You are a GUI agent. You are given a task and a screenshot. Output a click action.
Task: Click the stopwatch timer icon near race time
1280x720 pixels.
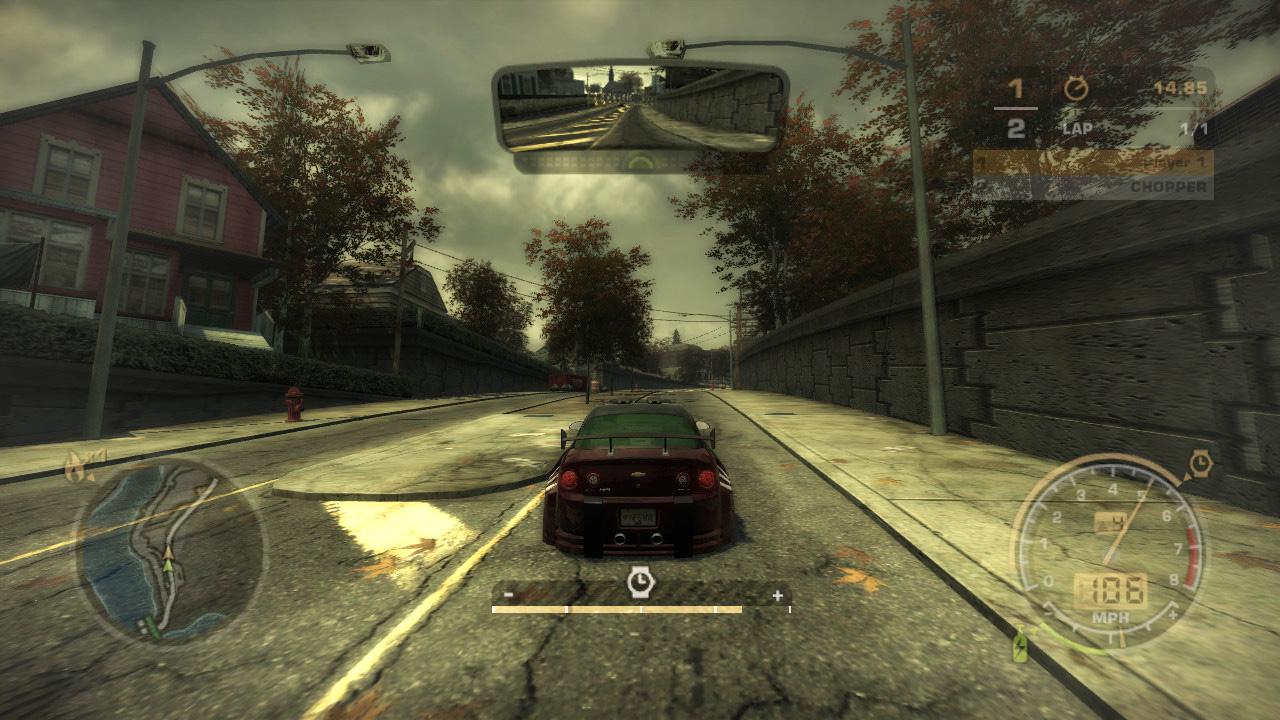[x=1076, y=88]
